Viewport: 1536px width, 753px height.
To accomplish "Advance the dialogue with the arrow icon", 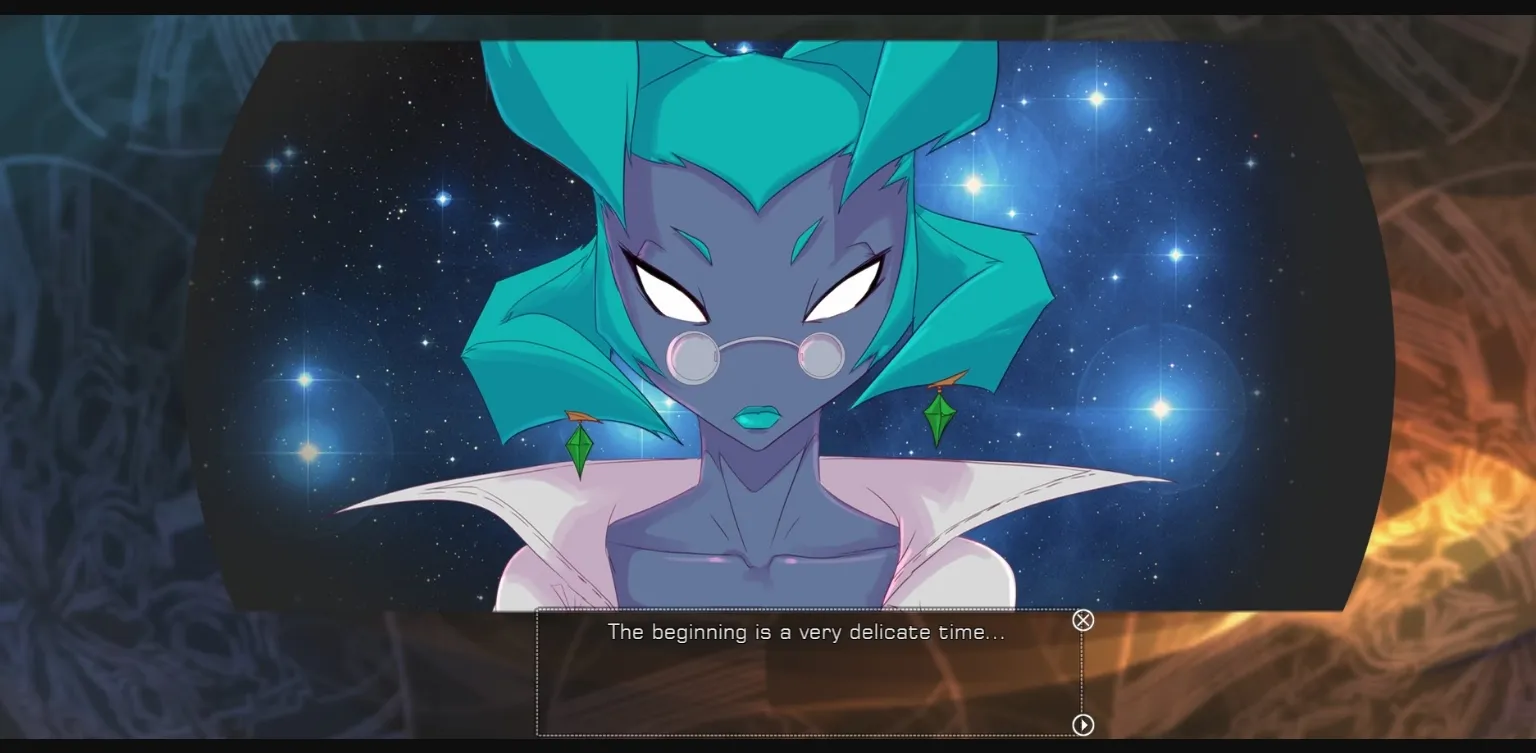I will click(1083, 723).
